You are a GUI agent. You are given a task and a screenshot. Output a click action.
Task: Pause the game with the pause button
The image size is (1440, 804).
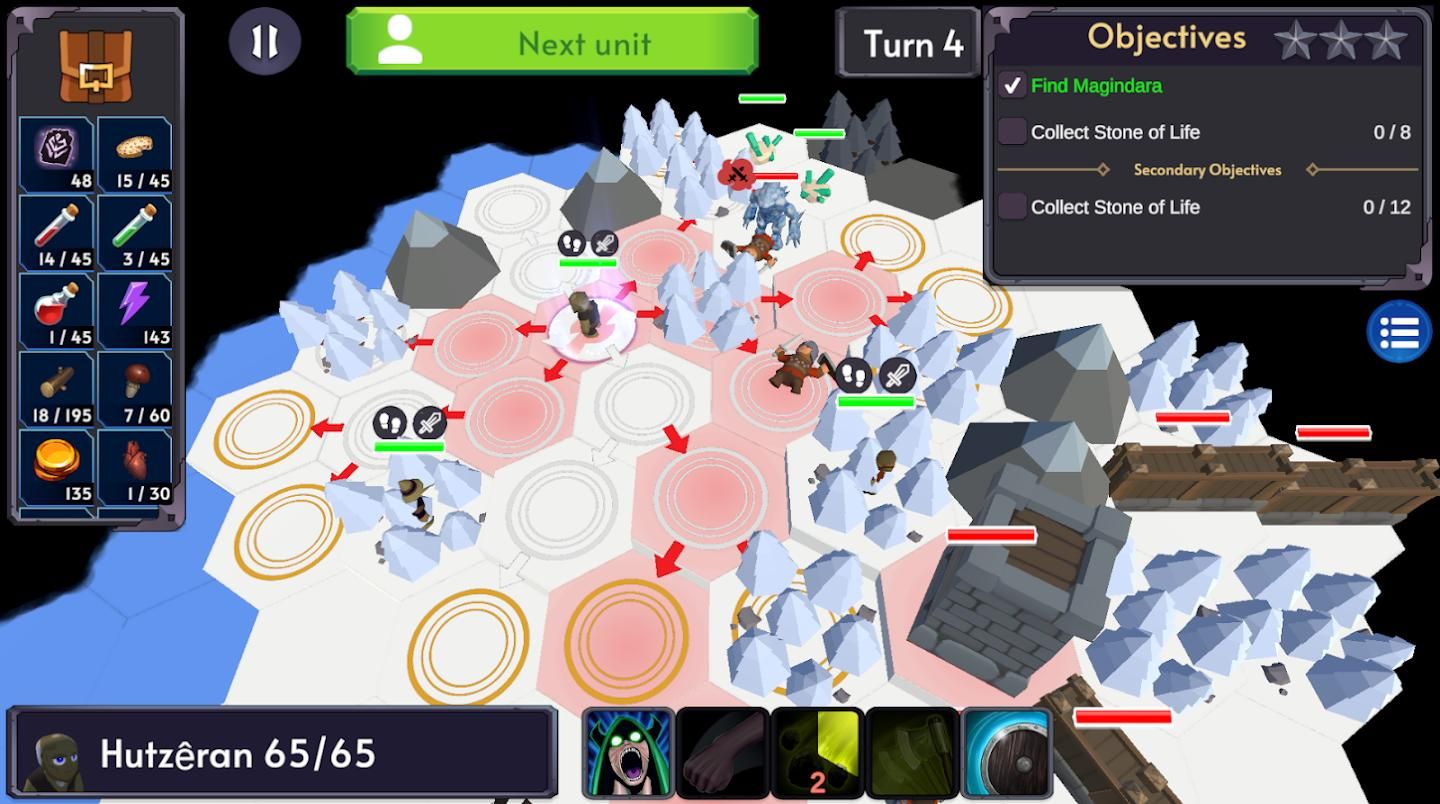[x=264, y=42]
